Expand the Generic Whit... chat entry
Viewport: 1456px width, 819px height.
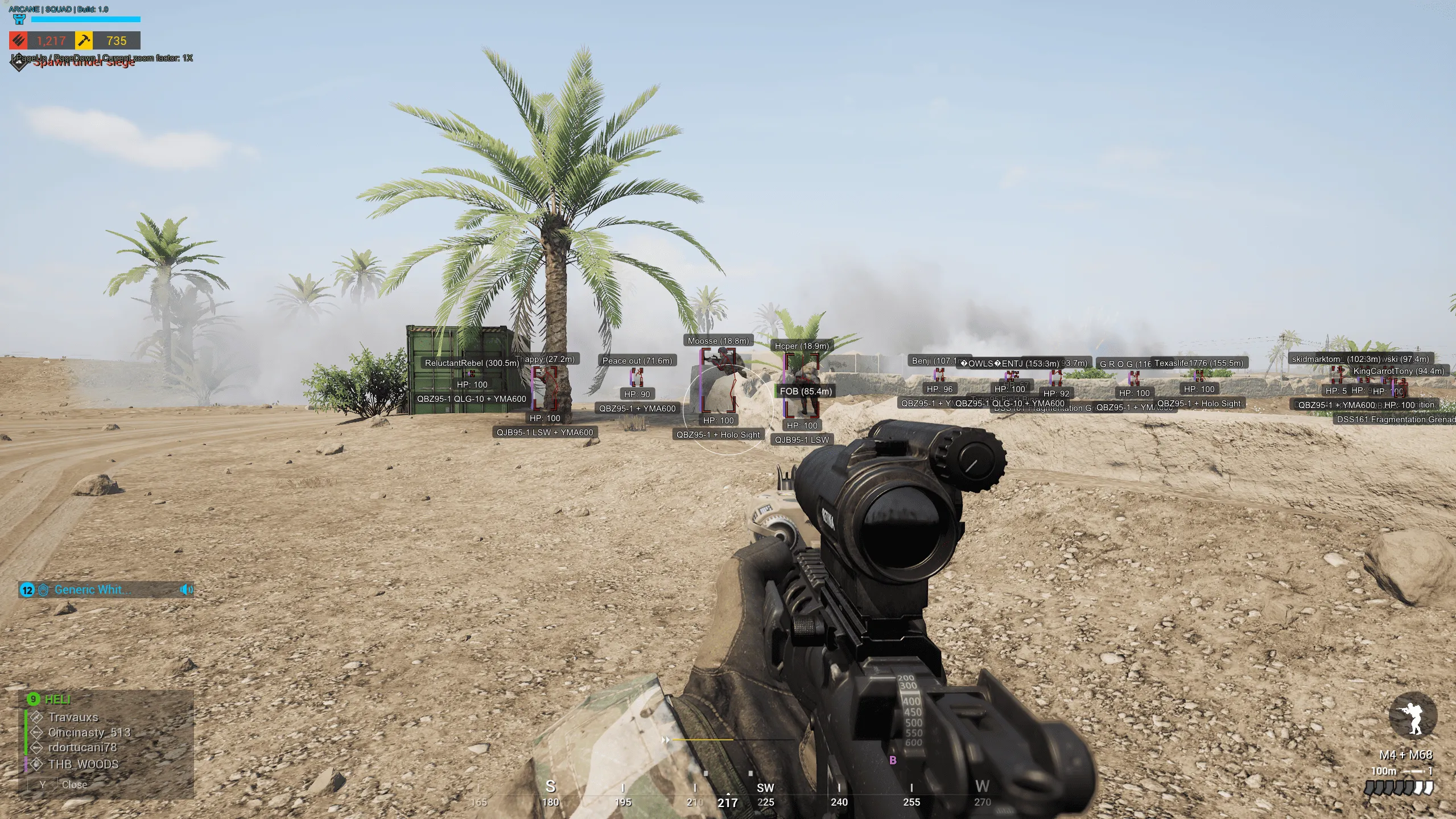[92, 590]
